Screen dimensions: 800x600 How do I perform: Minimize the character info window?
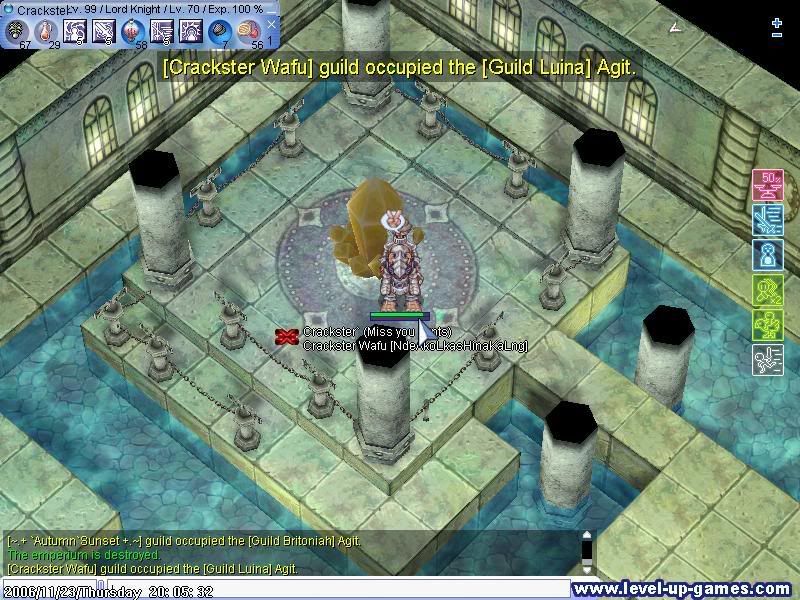coord(269,9)
